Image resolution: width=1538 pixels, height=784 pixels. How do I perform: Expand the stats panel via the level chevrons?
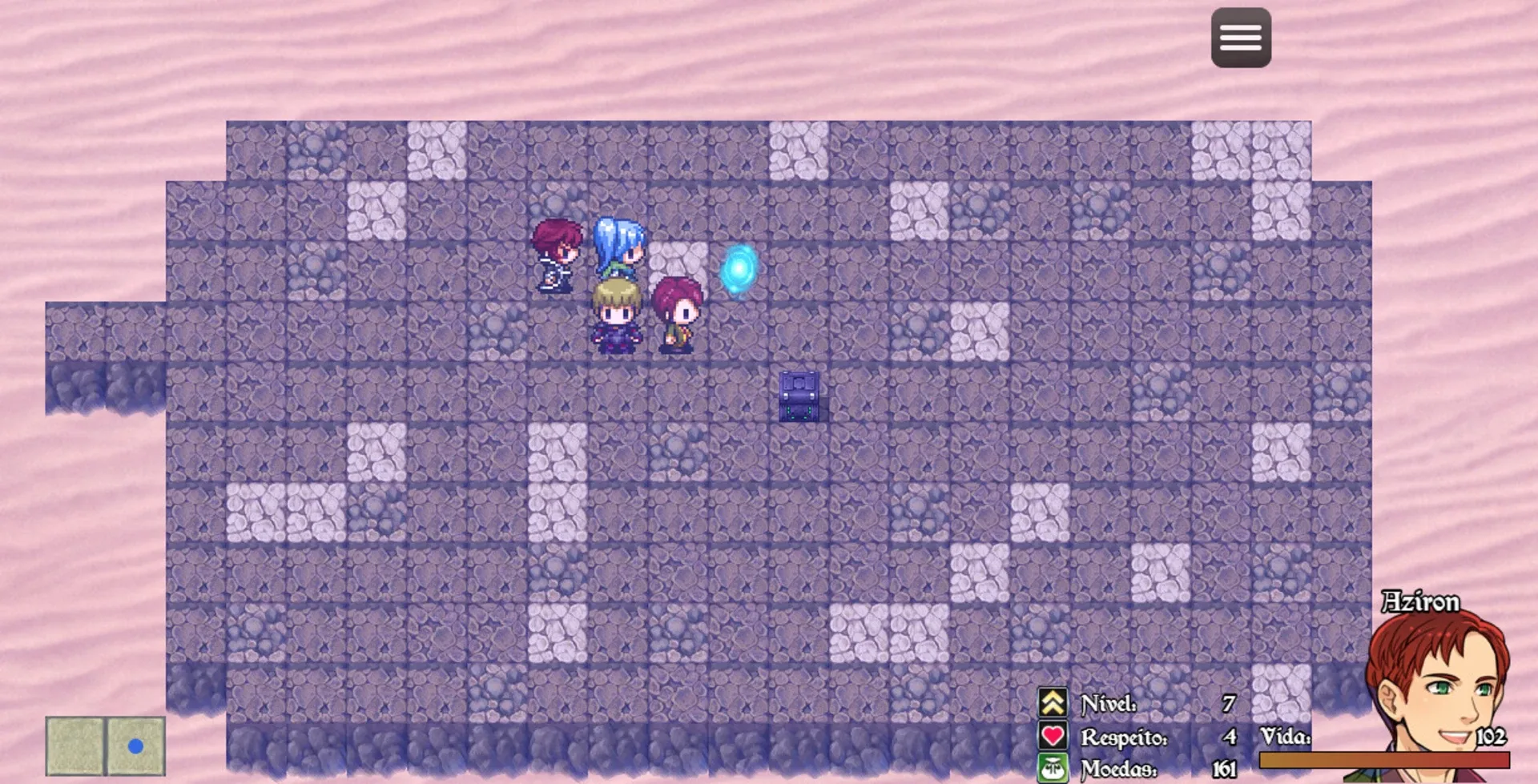1050,701
